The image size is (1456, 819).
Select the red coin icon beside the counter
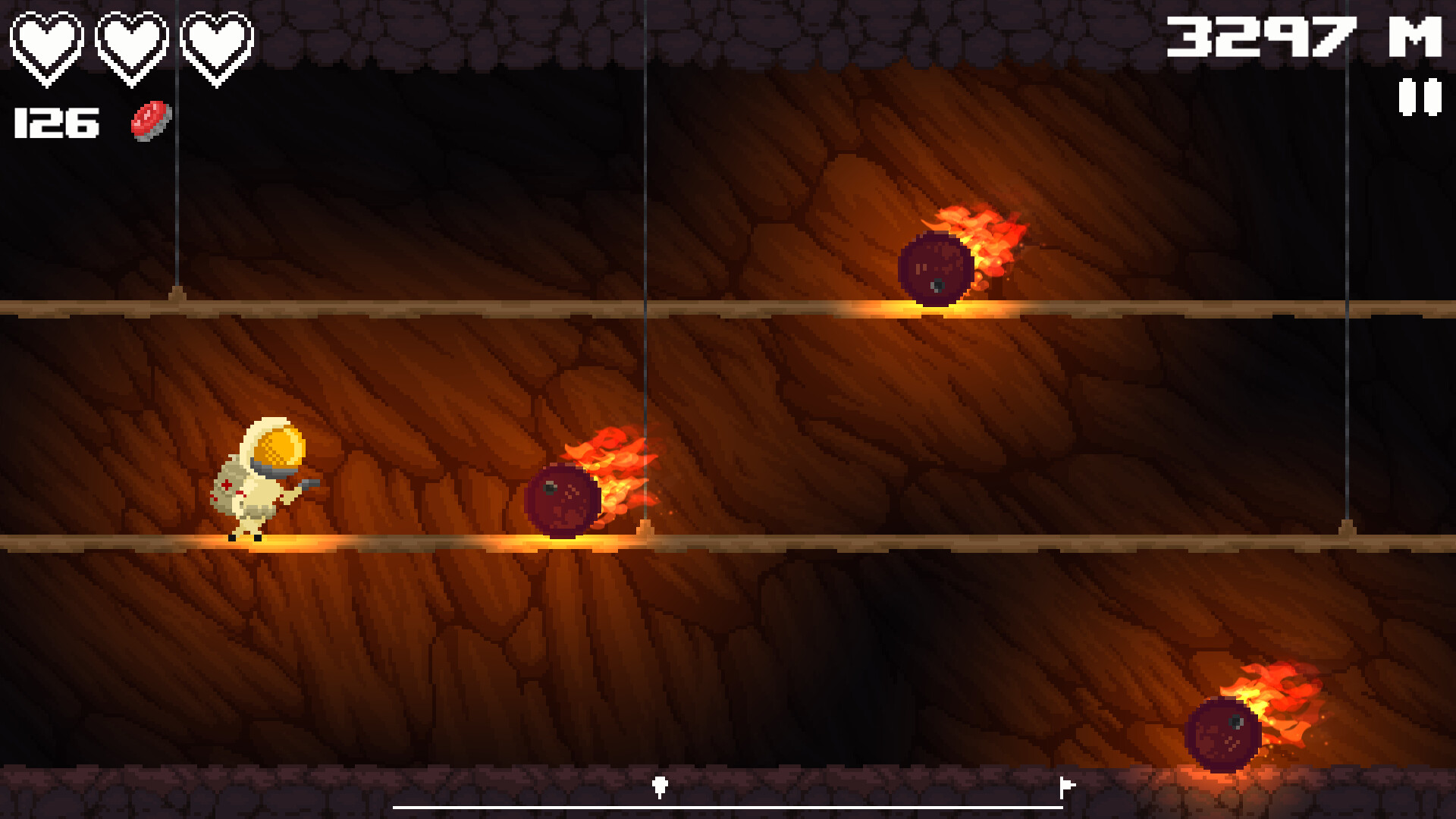click(x=150, y=121)
